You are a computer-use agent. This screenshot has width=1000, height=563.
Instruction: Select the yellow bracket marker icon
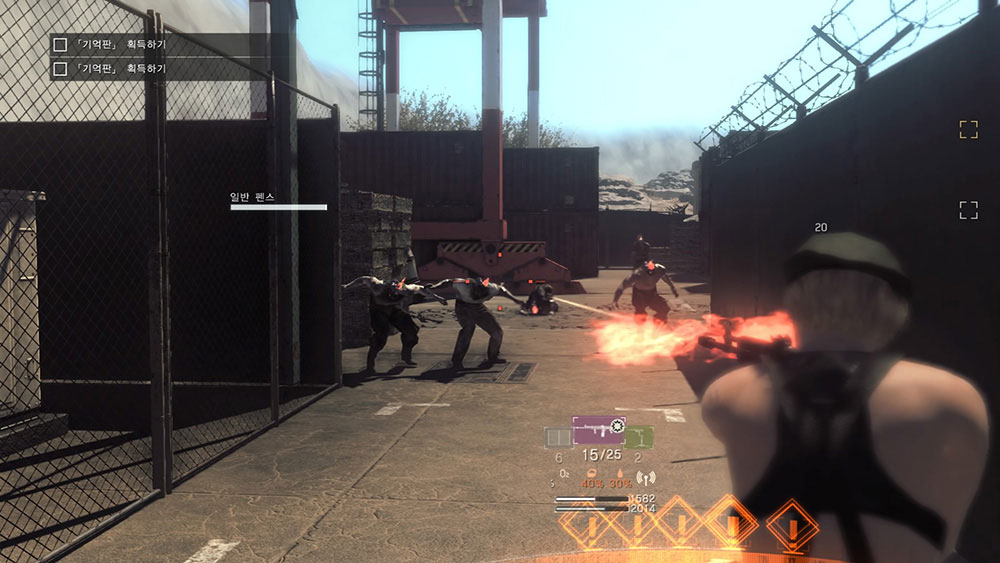(x=968, y=129)
